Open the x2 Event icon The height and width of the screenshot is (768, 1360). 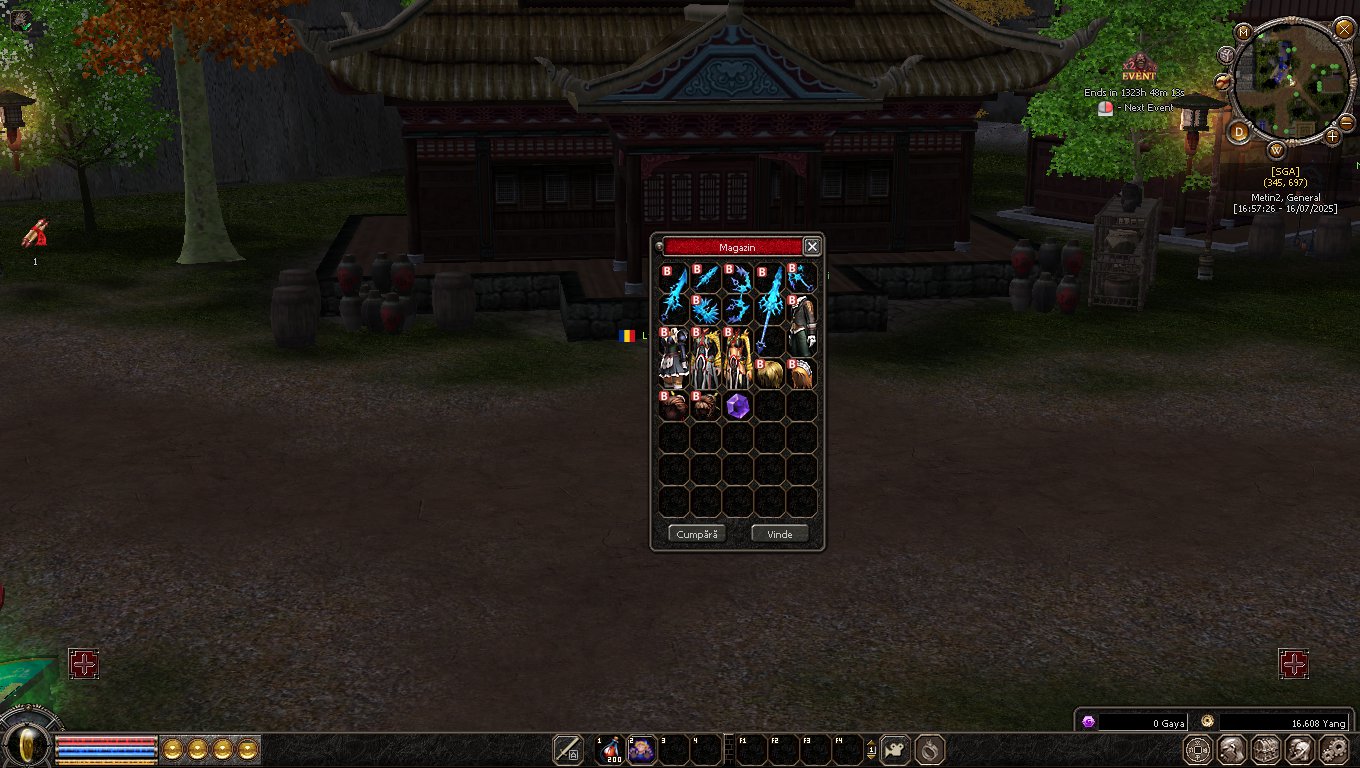pos(1139,68)
